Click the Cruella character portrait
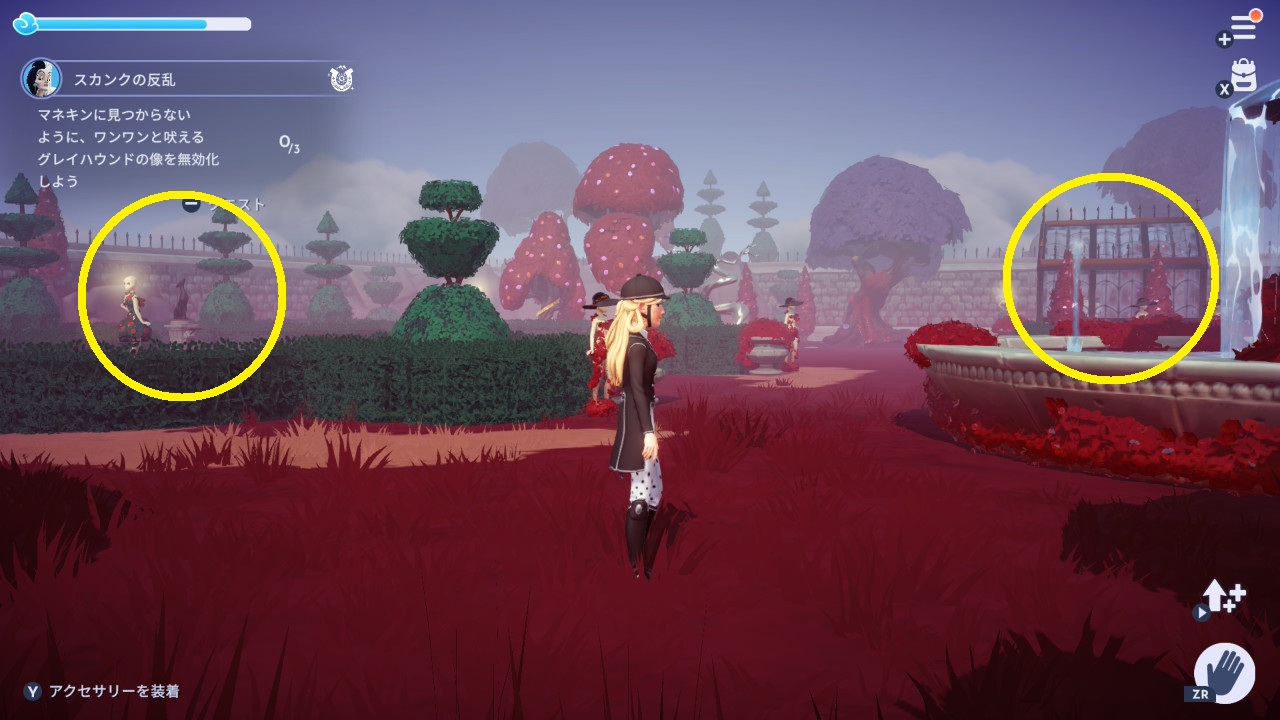The height and width of the screenshot is (720, 1280). click(41, 78)
